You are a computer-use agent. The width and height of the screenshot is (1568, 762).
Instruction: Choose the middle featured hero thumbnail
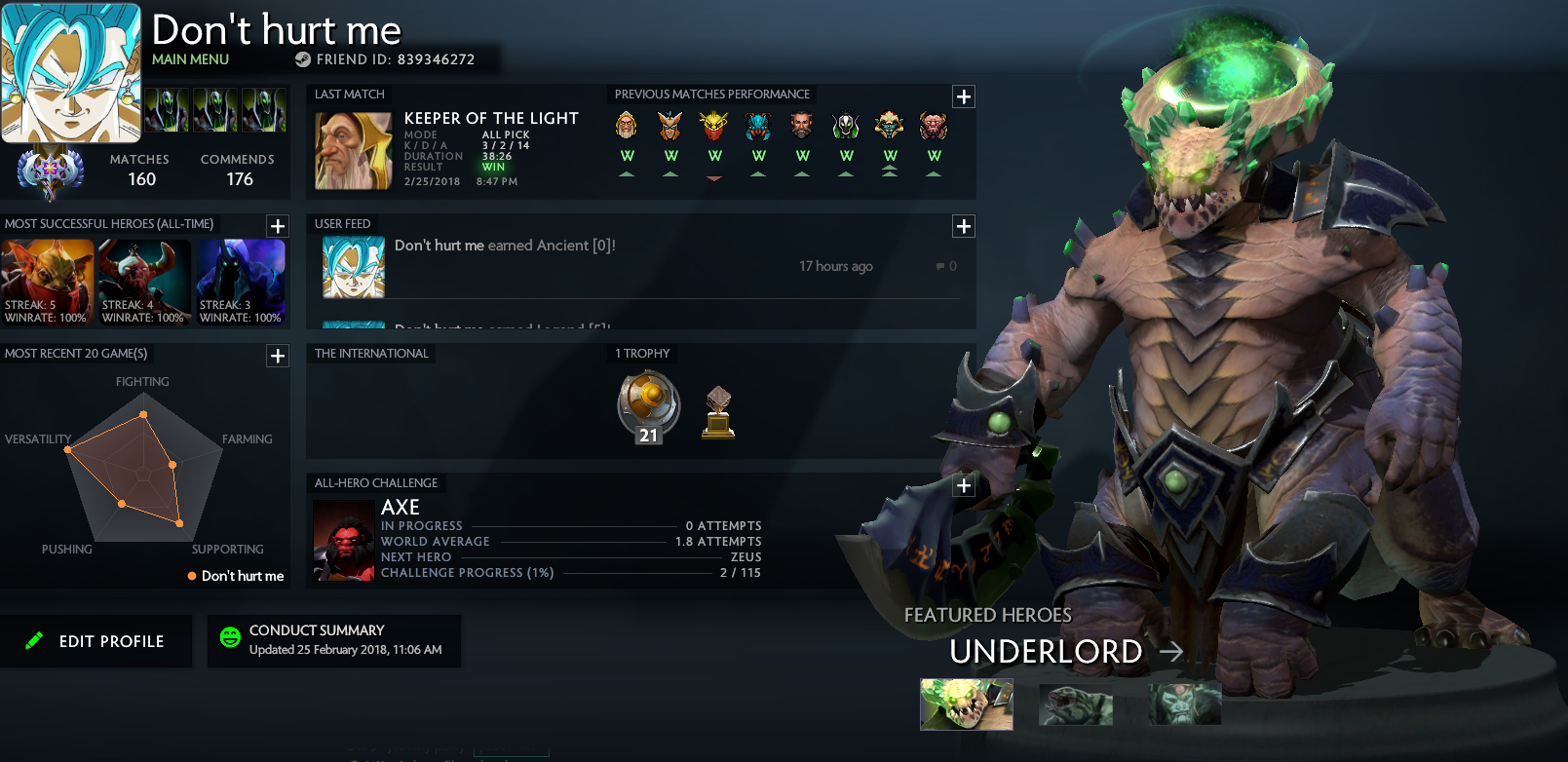click(1076, 705)
